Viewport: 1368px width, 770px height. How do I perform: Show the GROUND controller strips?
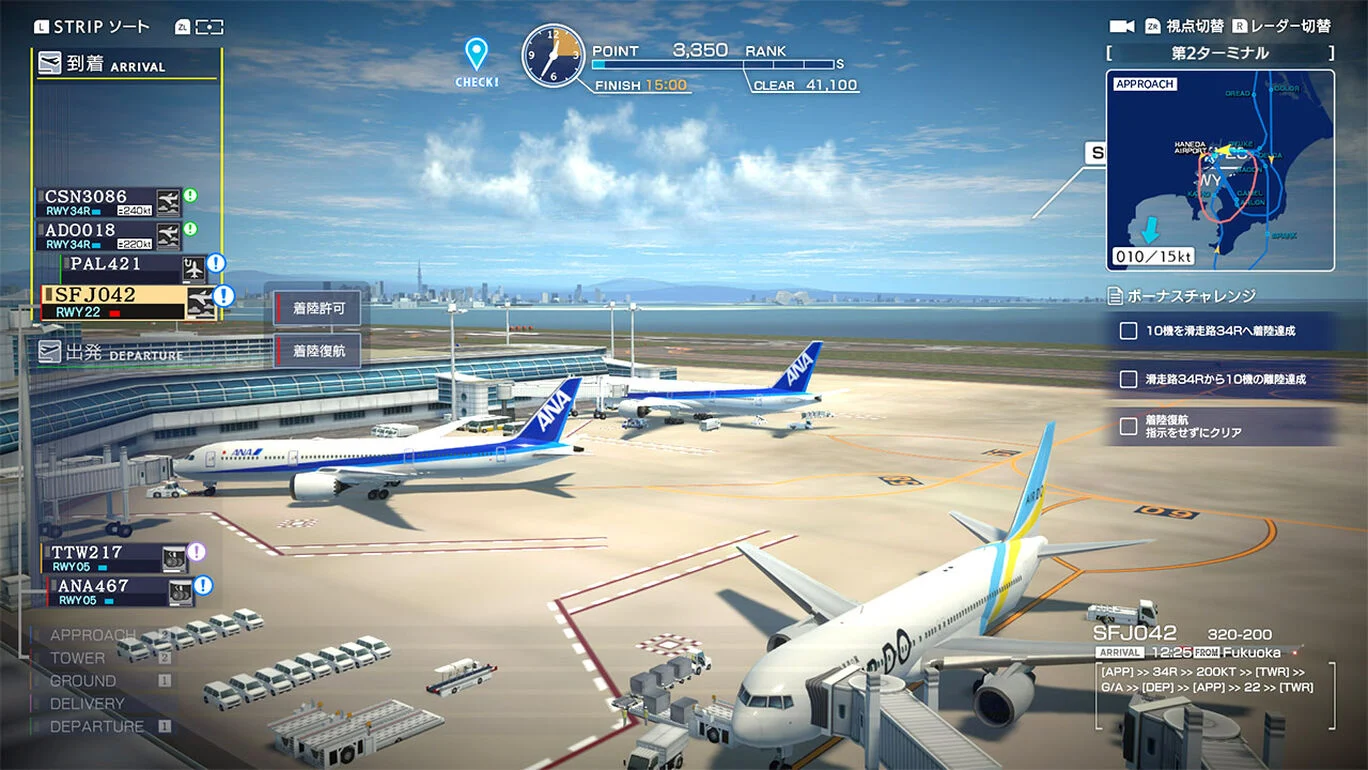click(x=83, y=681)
